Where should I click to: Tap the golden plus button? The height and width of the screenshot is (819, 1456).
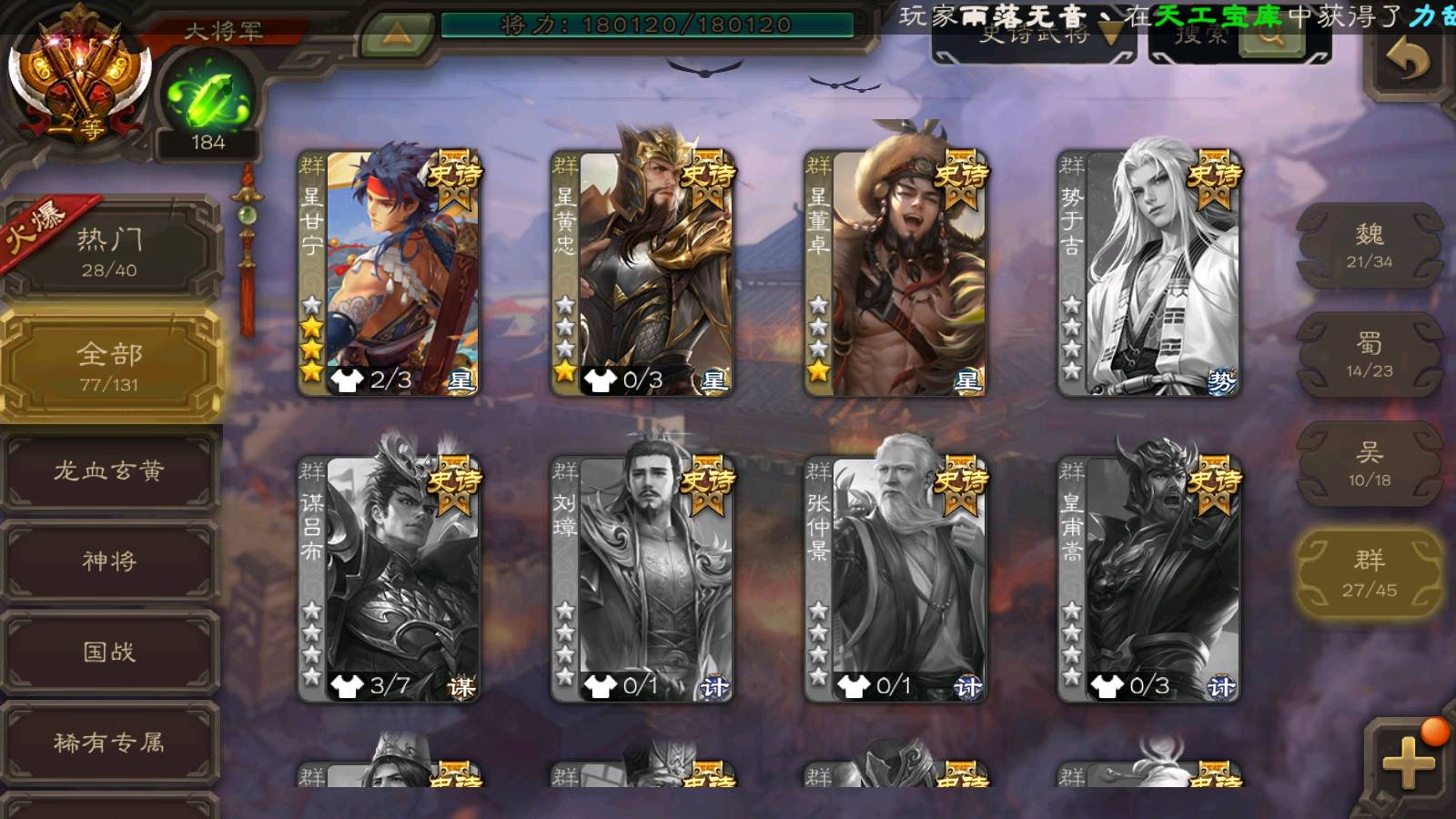tap(1408, 763)
